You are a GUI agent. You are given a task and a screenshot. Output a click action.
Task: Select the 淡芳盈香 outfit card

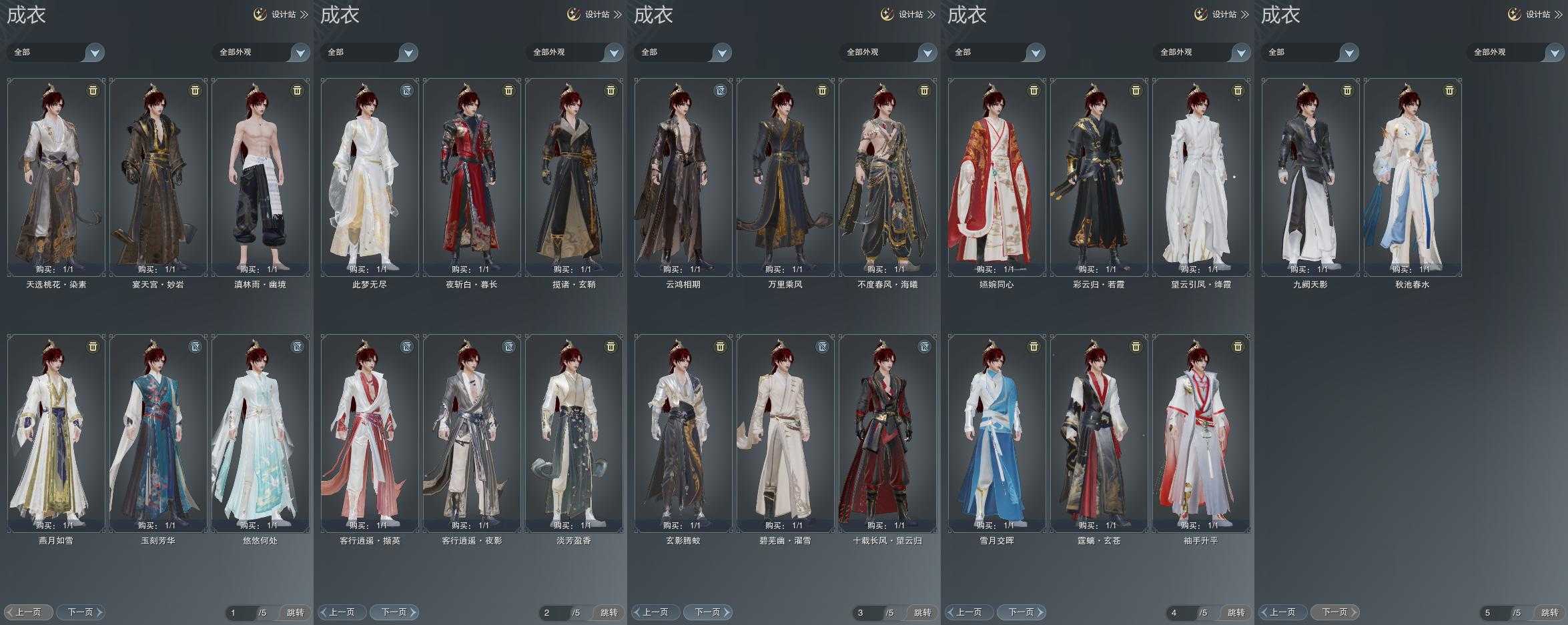574,433
